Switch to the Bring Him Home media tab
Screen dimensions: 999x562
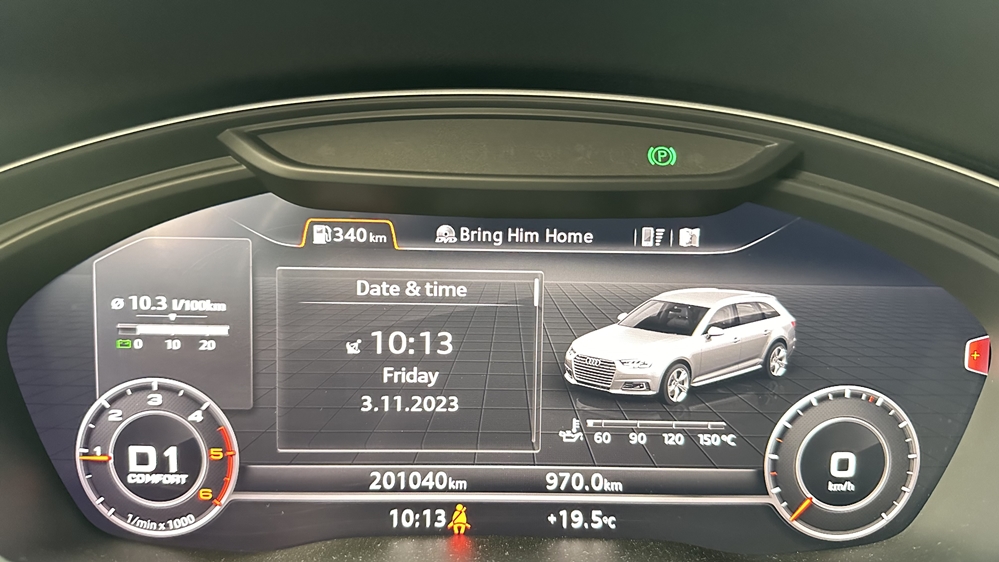(x=515, y=236)
